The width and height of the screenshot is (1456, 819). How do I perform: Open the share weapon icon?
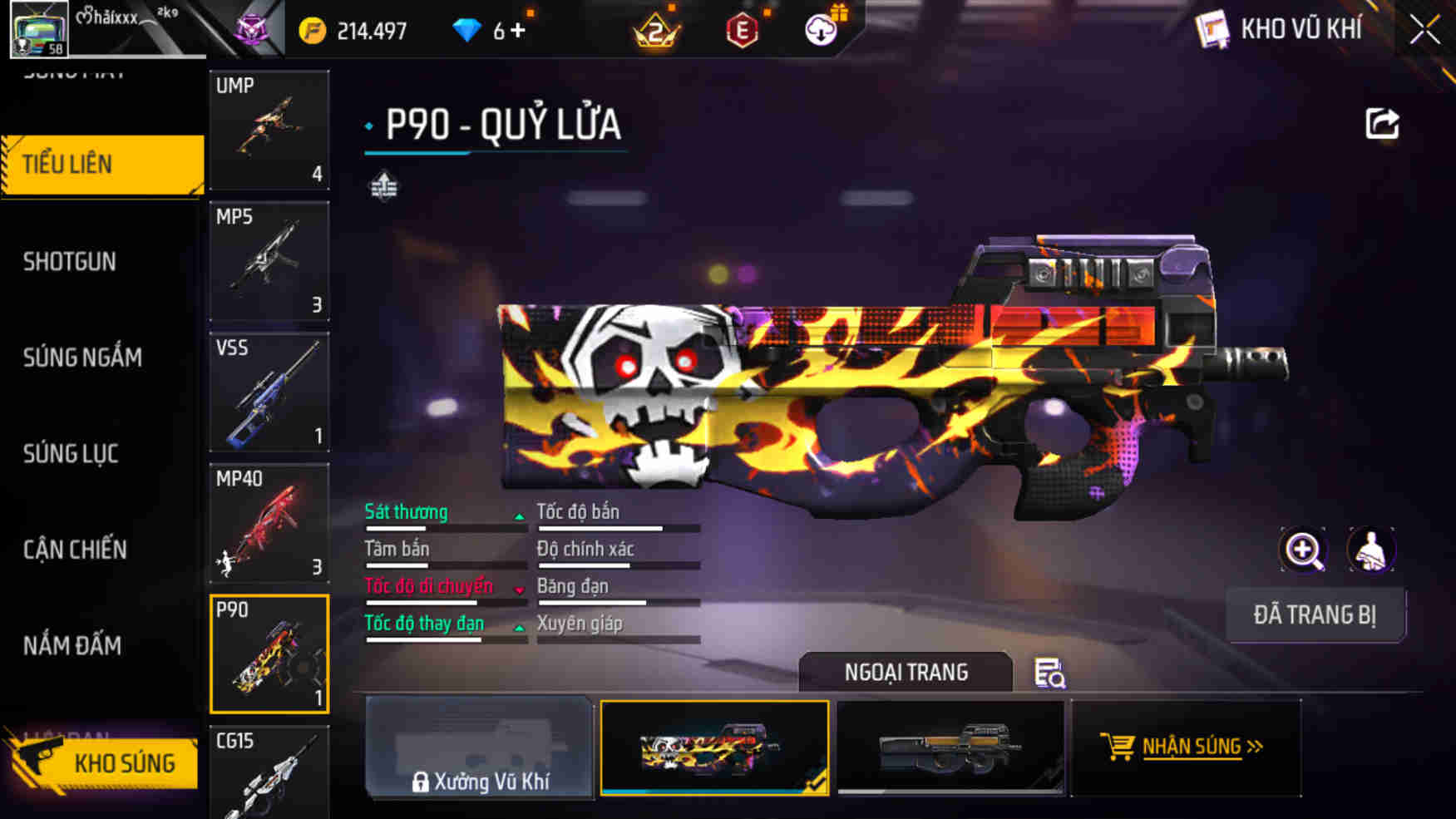pyautogui.click(x=1383, y=123)
